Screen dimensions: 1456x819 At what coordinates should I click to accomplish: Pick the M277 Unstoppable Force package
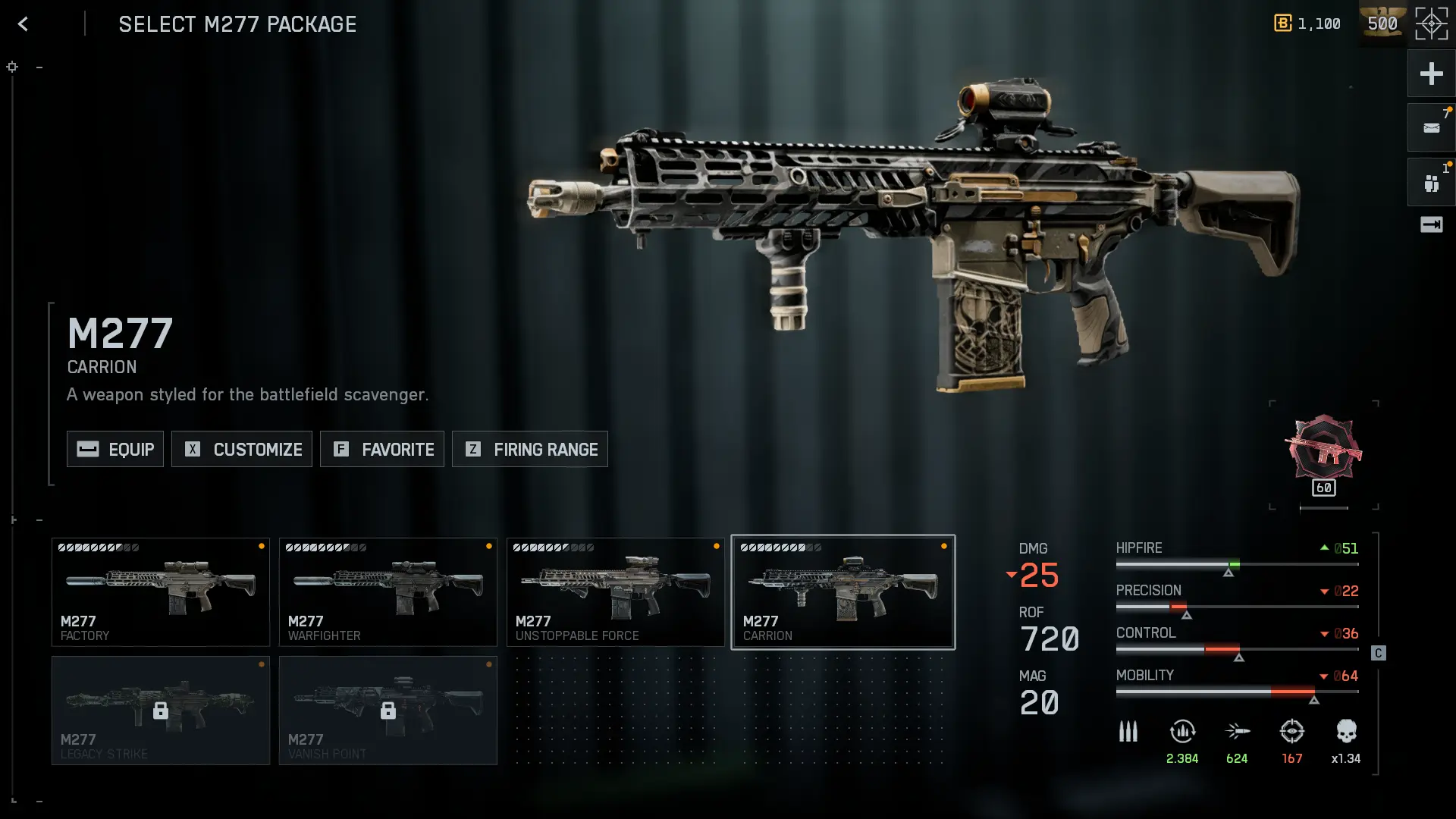[x=616, y=592]
